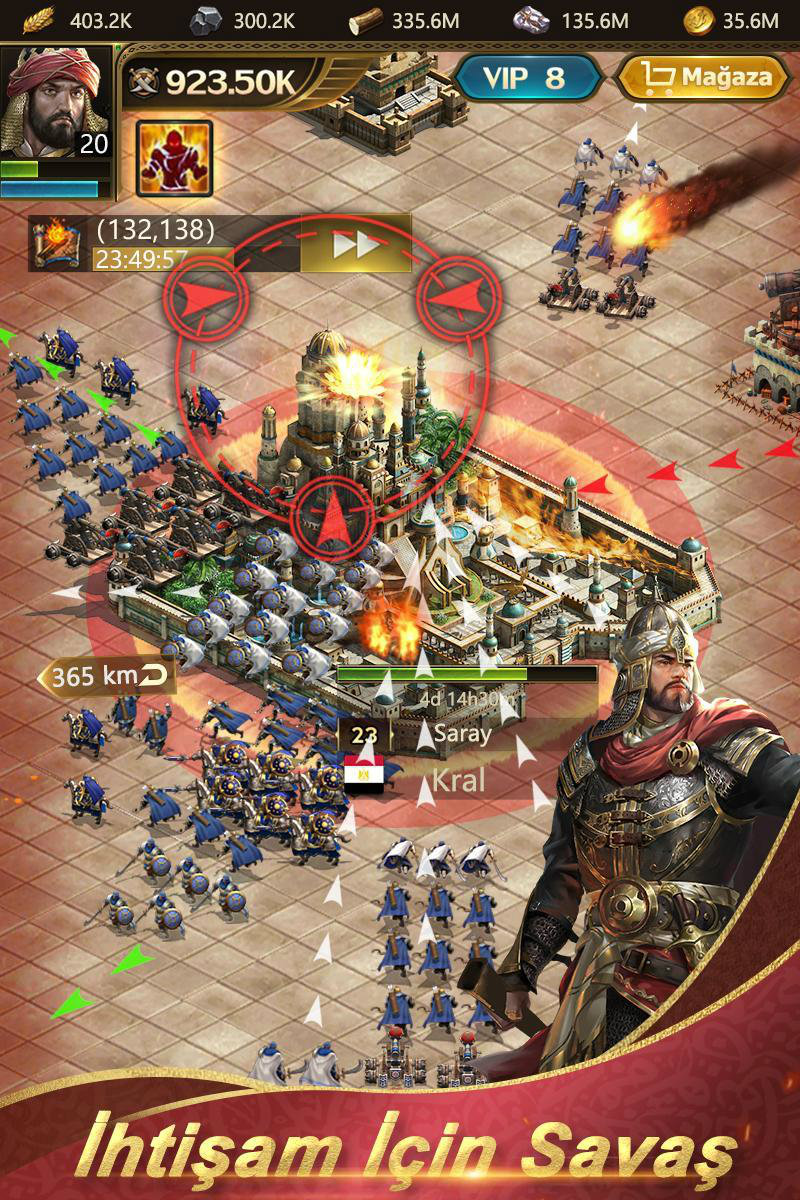Viewport: 800px width, 1200px height.
Task: Tap the VIP 8 badge
Action: (x=524, y=77)
